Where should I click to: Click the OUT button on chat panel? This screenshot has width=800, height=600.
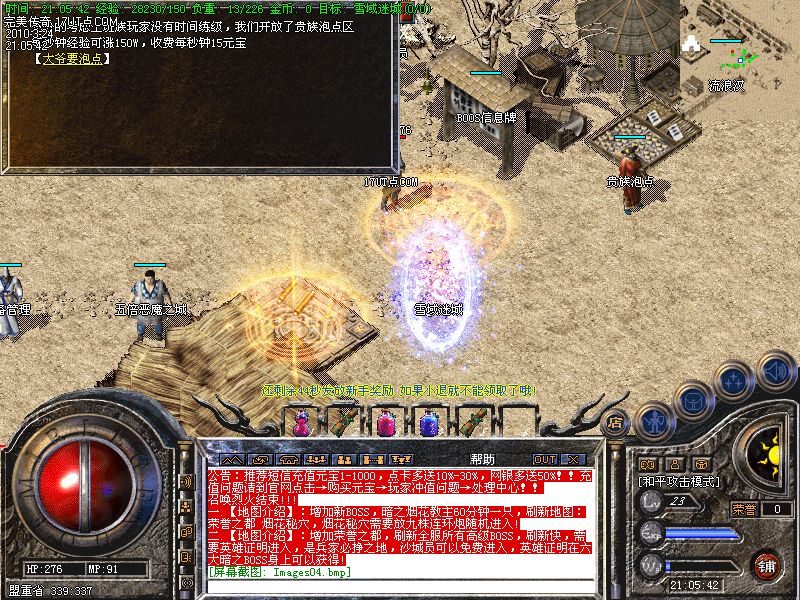[x=545, y=459]
